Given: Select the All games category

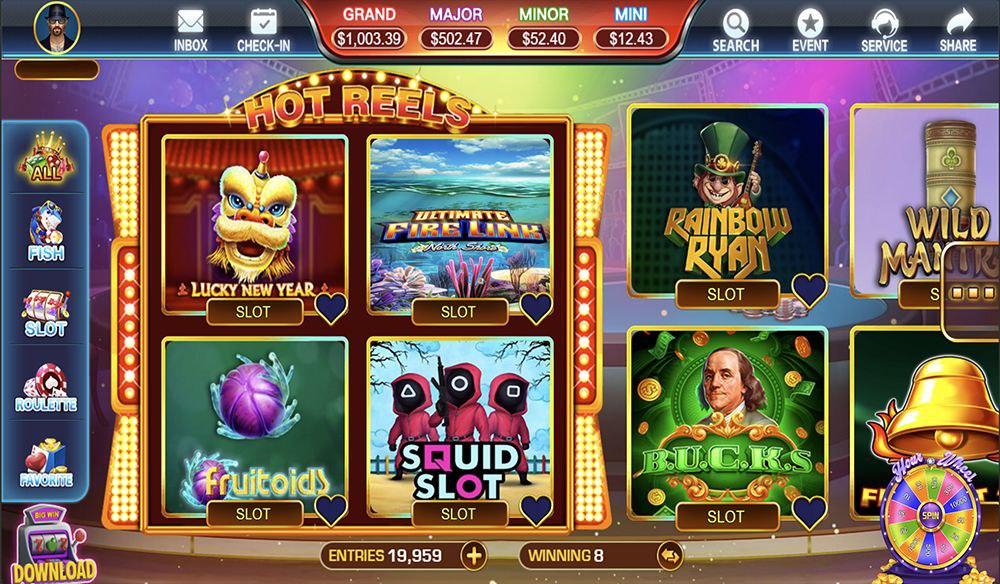Looking at the screenshot, I should [45, 160].
